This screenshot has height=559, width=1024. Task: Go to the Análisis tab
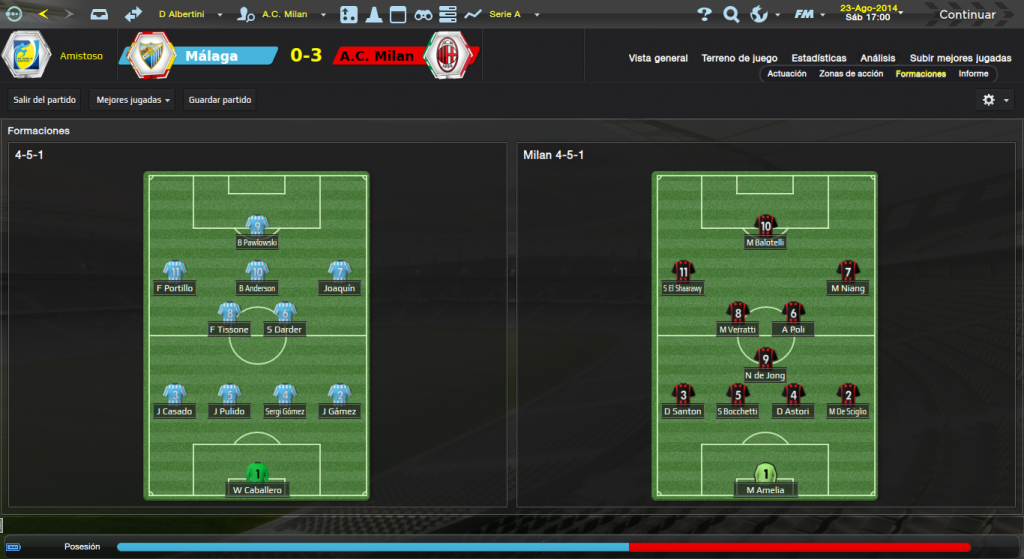click(x=878, y=58)
